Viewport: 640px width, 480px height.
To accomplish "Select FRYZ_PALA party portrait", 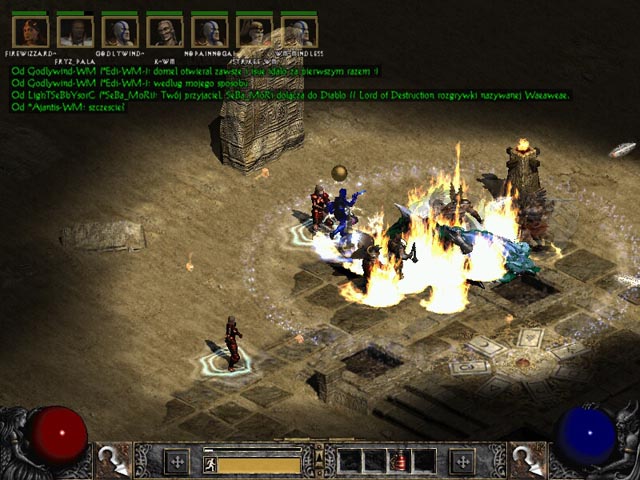I will pyautogui.click(x=75, y=31).
